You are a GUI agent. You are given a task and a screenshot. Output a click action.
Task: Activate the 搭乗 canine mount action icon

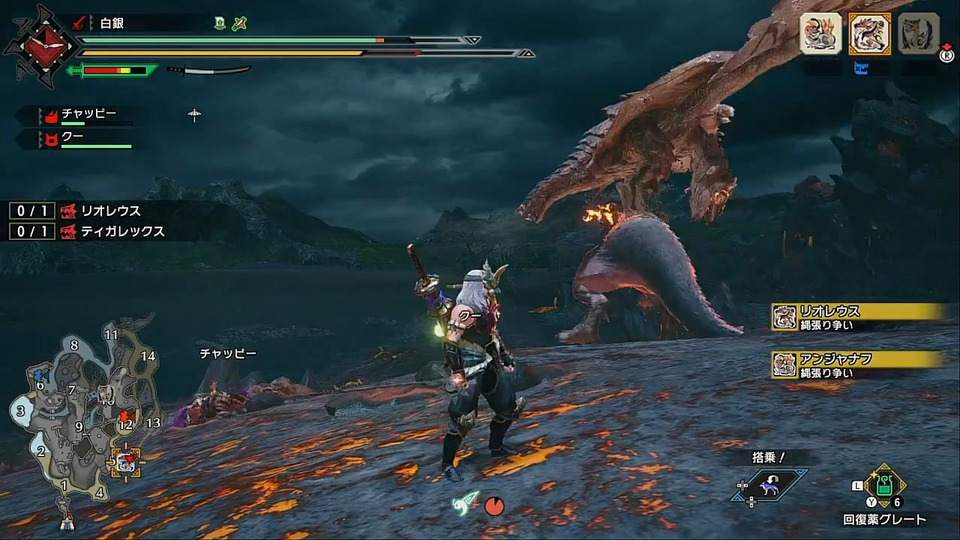pyautogui.click(x=769, y=487)
